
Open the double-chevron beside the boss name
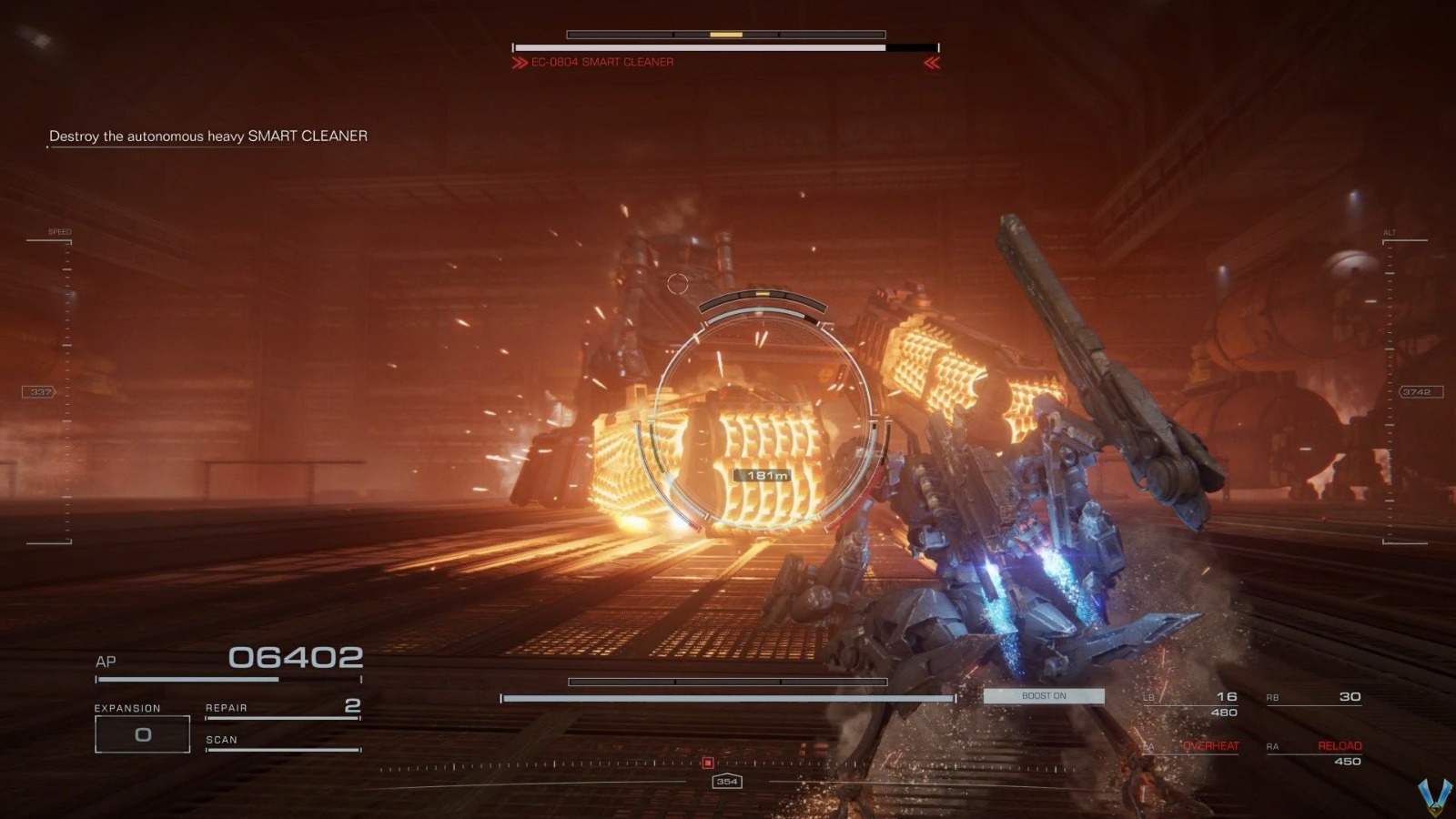click(x=517, y=63)
